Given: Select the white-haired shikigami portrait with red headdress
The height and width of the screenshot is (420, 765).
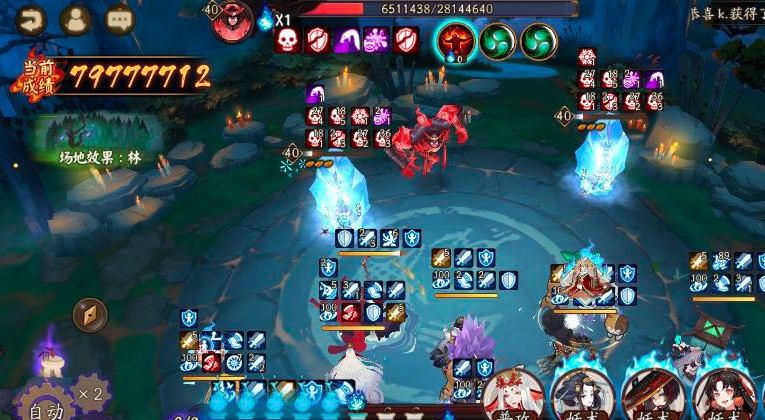Looking at the screenshot, I should coord(514,395).
